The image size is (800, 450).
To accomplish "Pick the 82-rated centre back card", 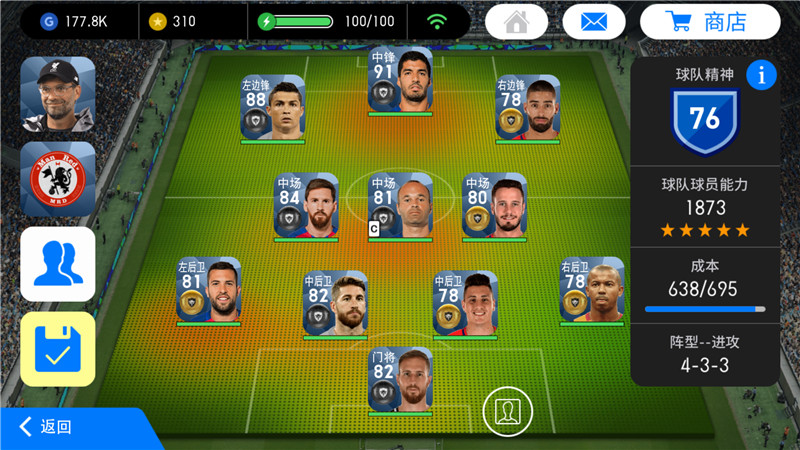I will [x=335, y=303].
